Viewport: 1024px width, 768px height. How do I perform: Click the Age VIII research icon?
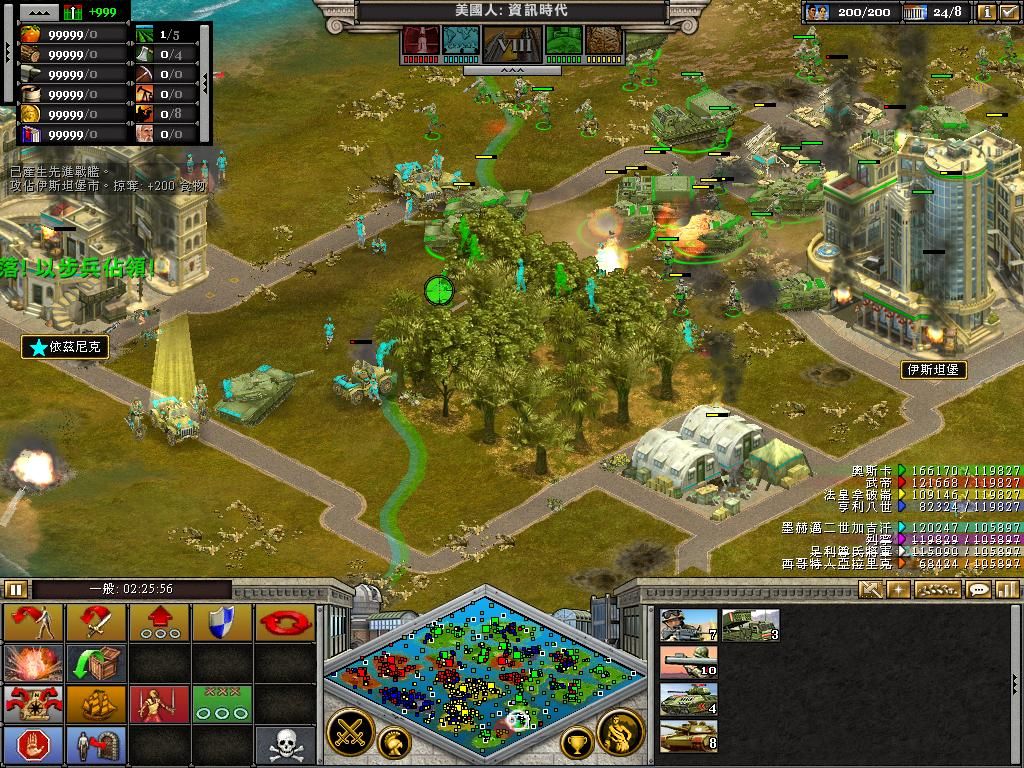tap(512, 44)
